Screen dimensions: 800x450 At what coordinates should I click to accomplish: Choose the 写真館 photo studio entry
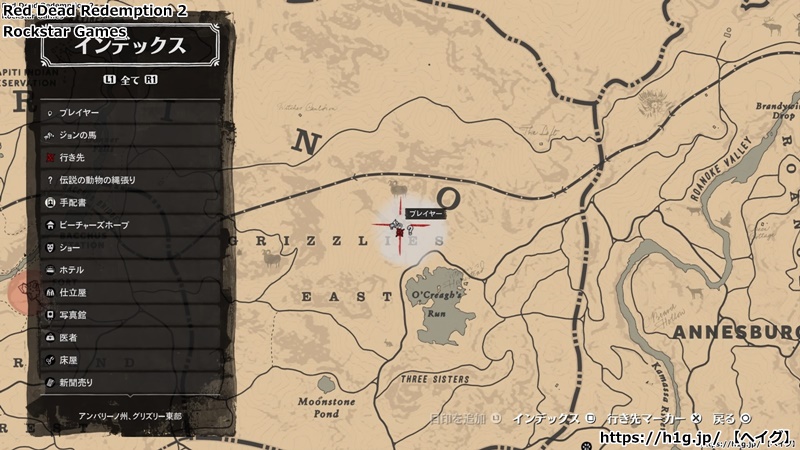pyautogui.click(x=130, y=314)
